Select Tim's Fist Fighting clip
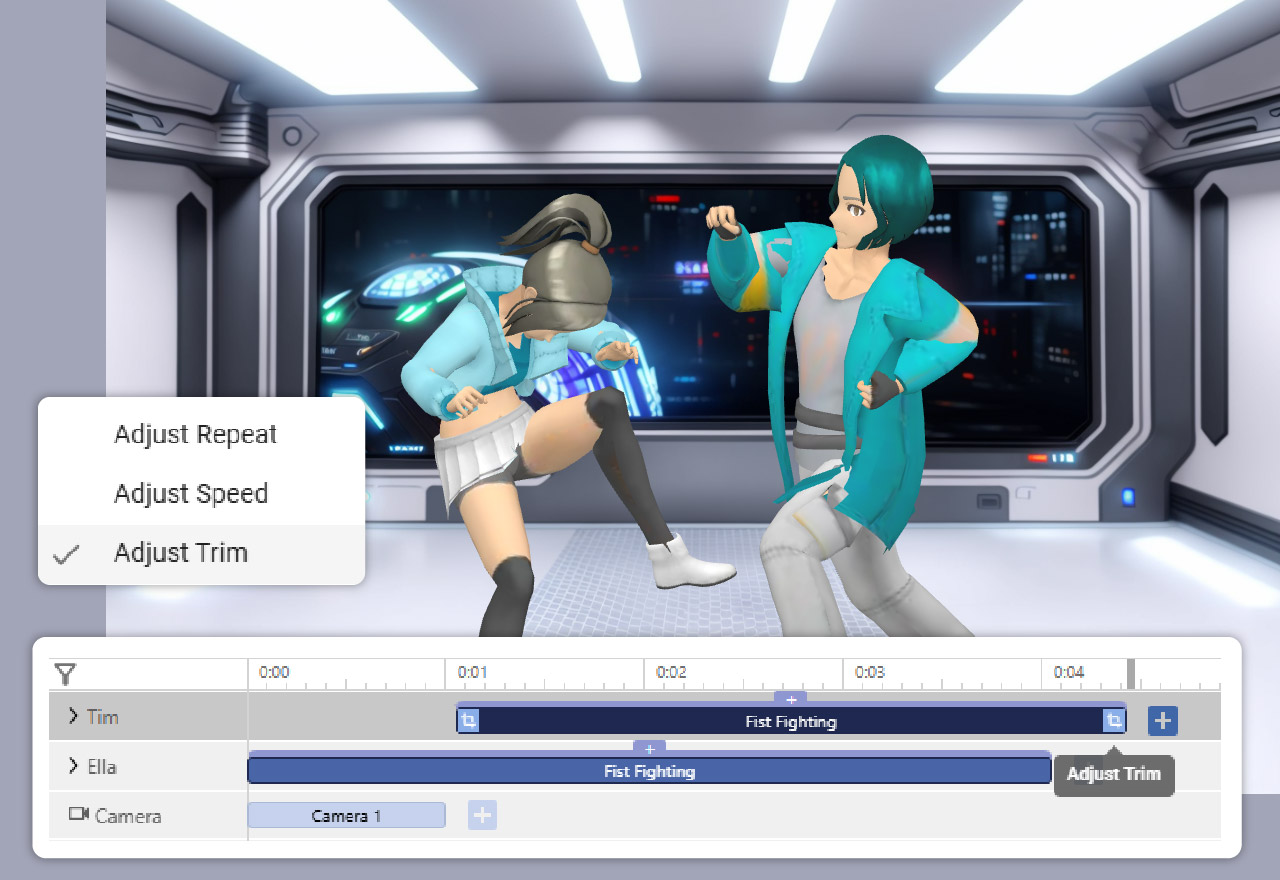 coord(790,720)
